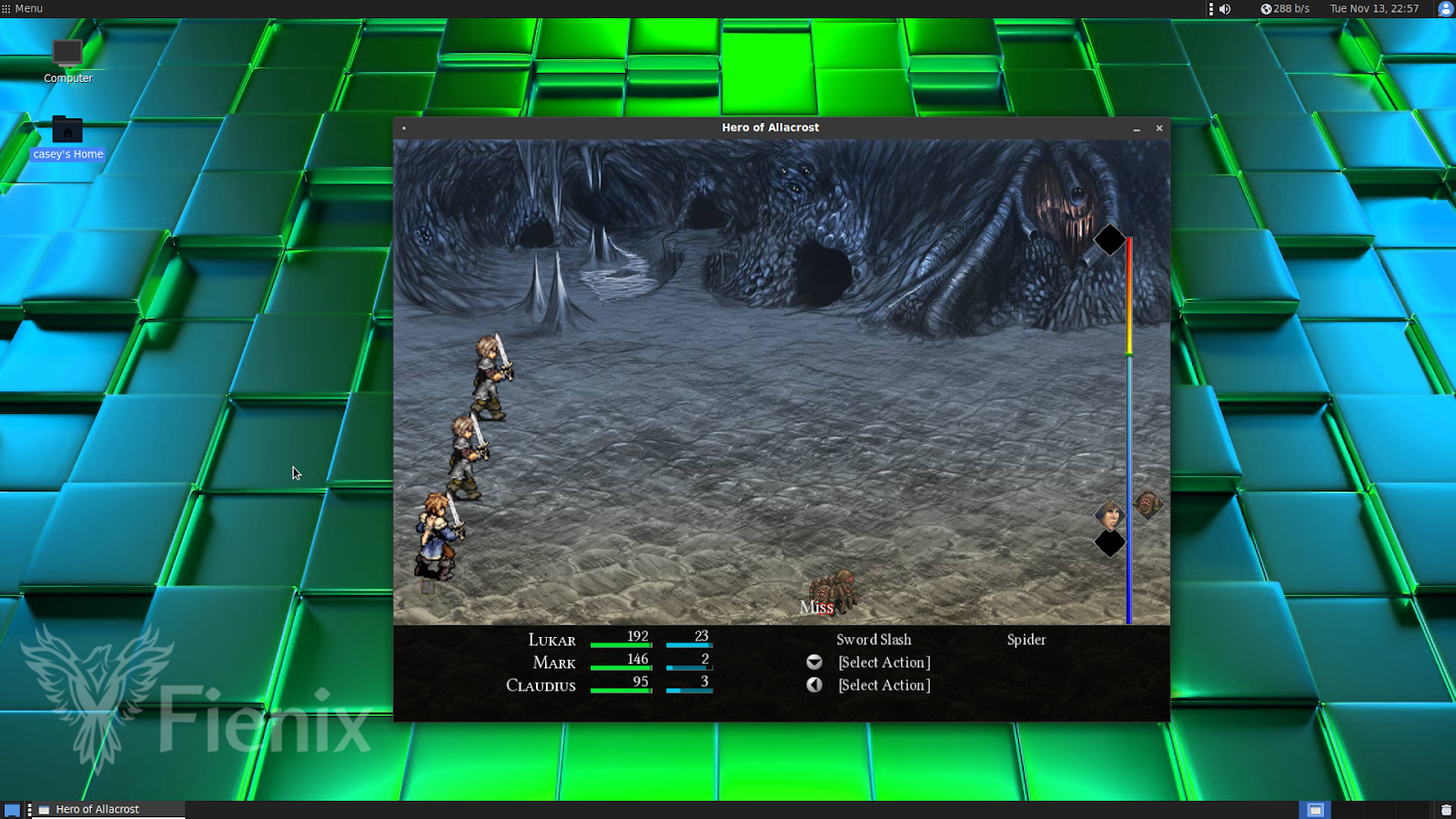Expand the action menu showing Sword Slash
This screenshot has width=1456, height=819.
click(873, 639)
